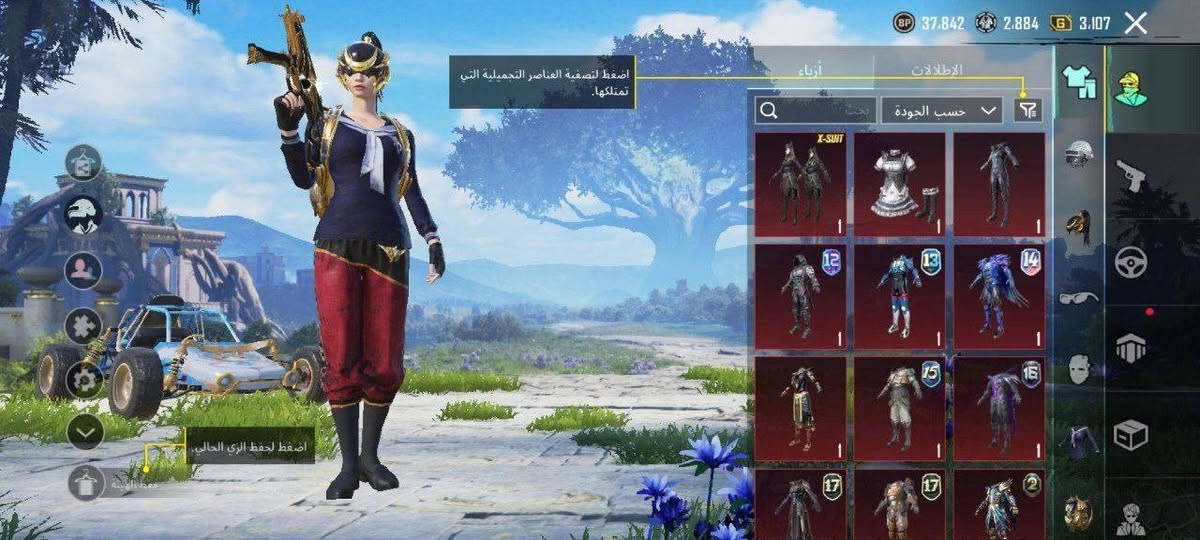Switch to the الإطلالات tab
This screenshot has width=1200, height=540.
(x=936, y=70)
